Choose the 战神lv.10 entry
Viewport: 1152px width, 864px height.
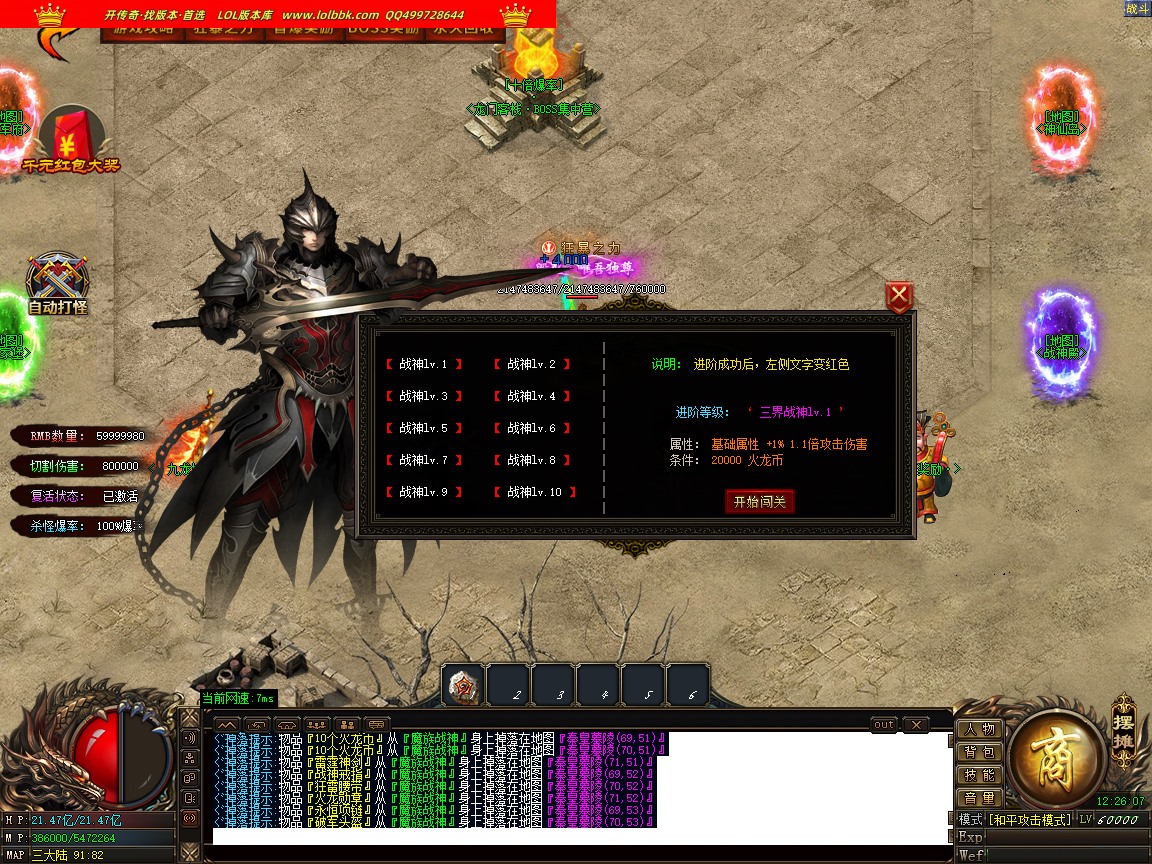pos(534,492)
